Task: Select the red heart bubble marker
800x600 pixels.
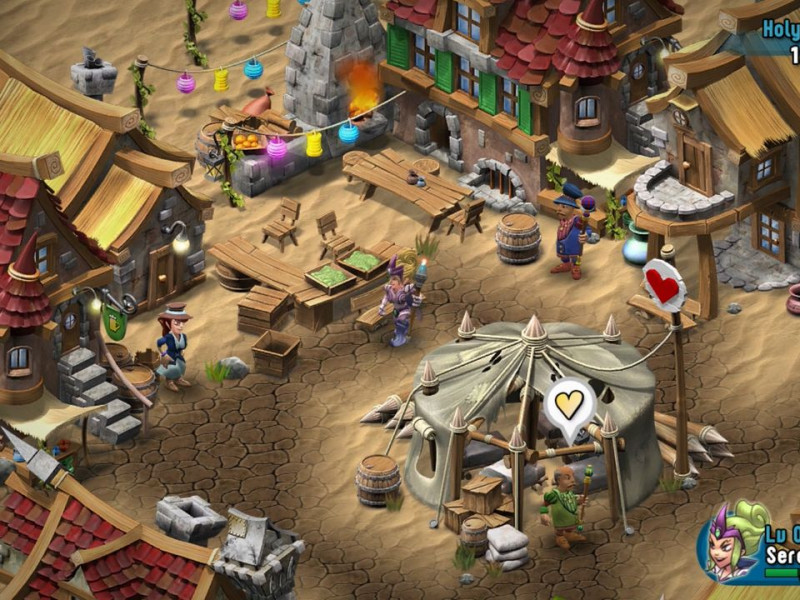Action: [x=664, y=286]
